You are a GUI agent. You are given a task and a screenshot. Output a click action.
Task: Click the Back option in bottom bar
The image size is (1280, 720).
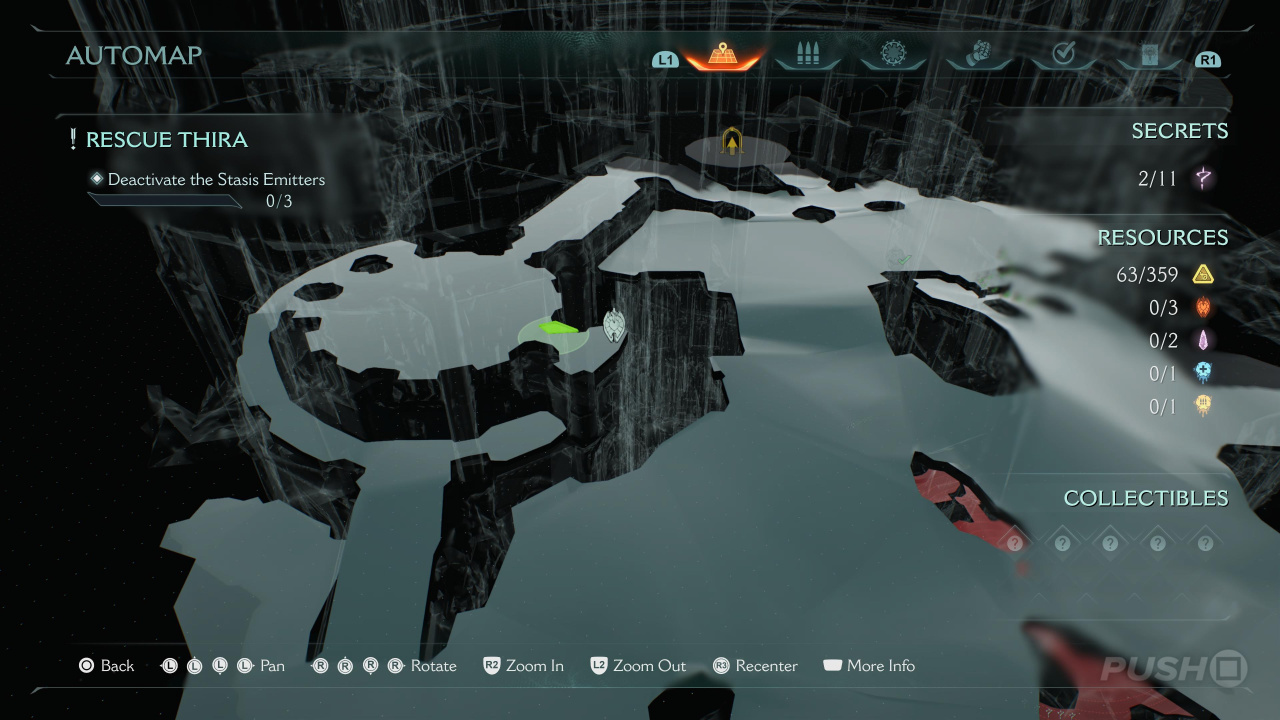pyautogui.click(x=106, y=666)
